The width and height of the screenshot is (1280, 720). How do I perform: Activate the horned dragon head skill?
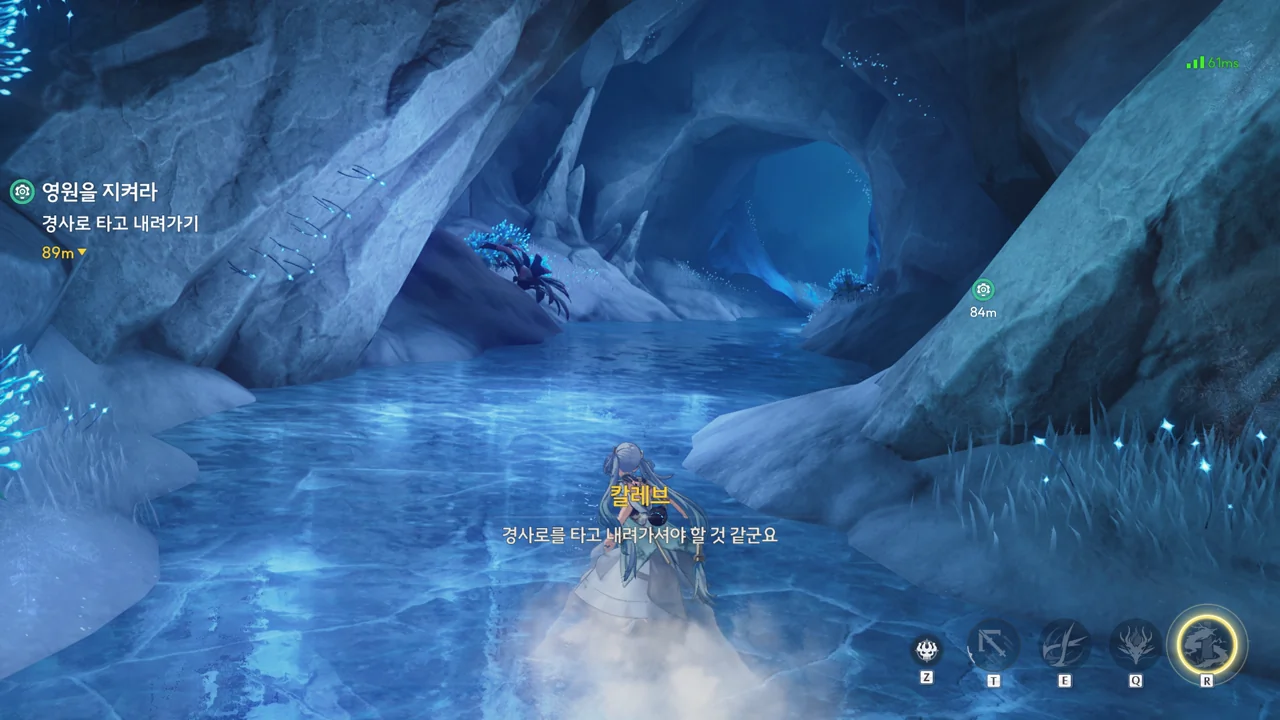click(1136, 645)
